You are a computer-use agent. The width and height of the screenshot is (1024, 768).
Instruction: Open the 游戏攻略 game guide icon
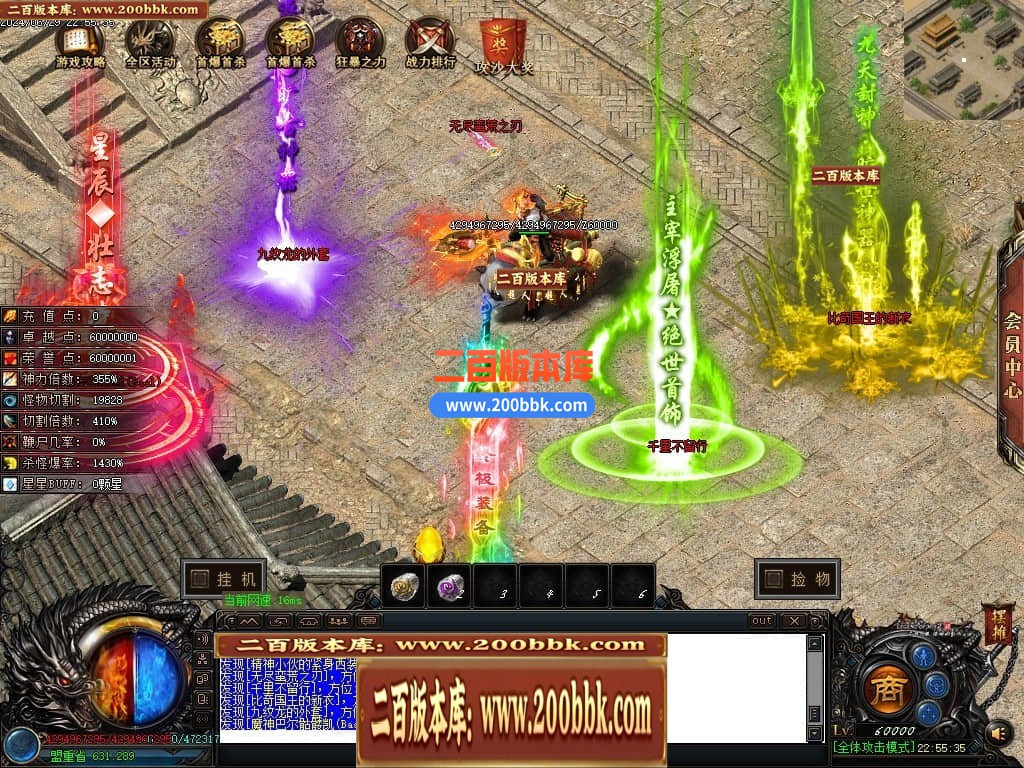coord(80,42)
